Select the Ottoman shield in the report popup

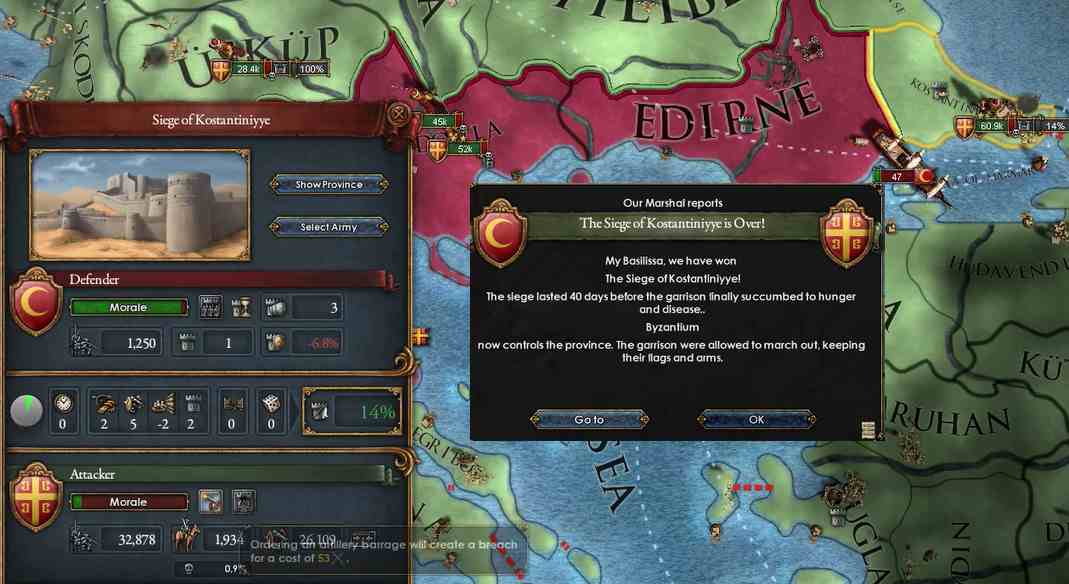point(502,233)
